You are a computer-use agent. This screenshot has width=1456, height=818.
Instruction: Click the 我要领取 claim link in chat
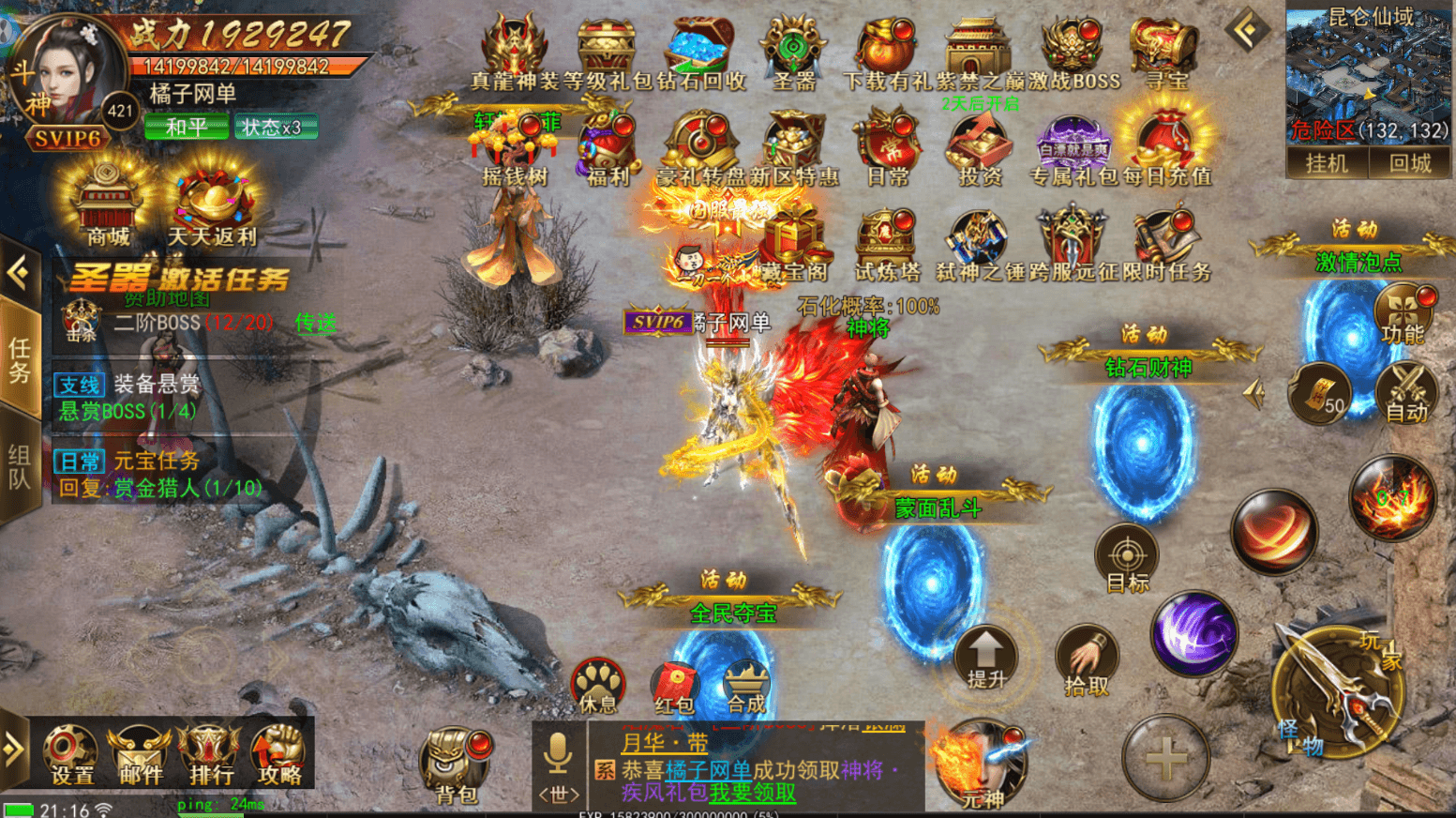[x=752, y=793]
